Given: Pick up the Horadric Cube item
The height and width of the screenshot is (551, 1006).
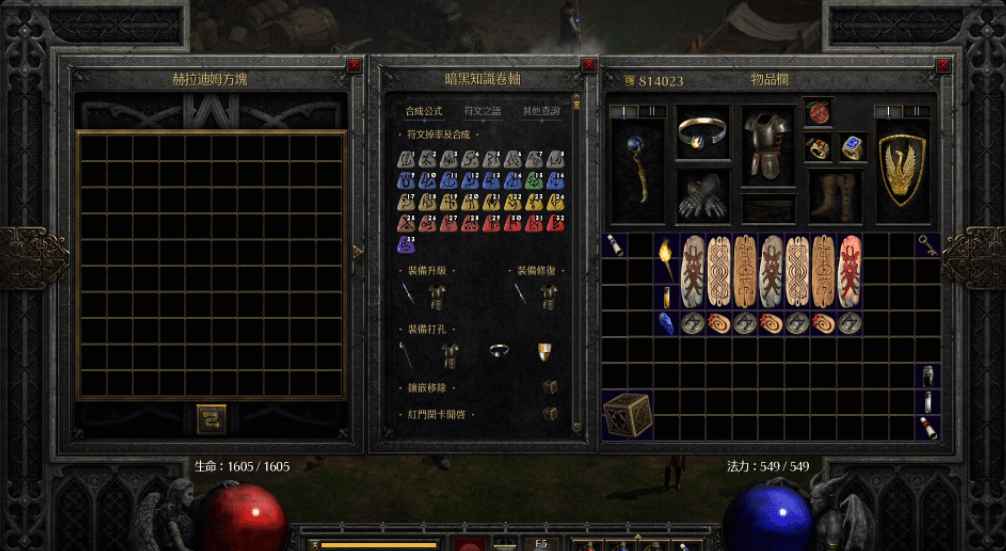Looking at the screenshot, I should 626,414.
